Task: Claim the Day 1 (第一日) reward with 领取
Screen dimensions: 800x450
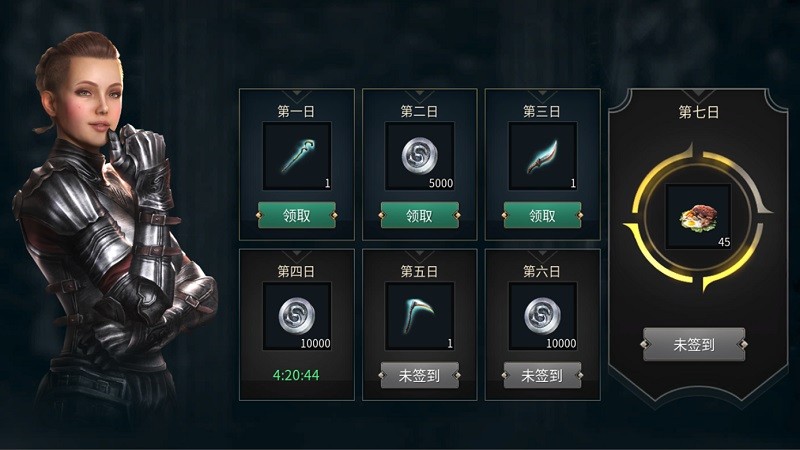Action: point(297,215)
